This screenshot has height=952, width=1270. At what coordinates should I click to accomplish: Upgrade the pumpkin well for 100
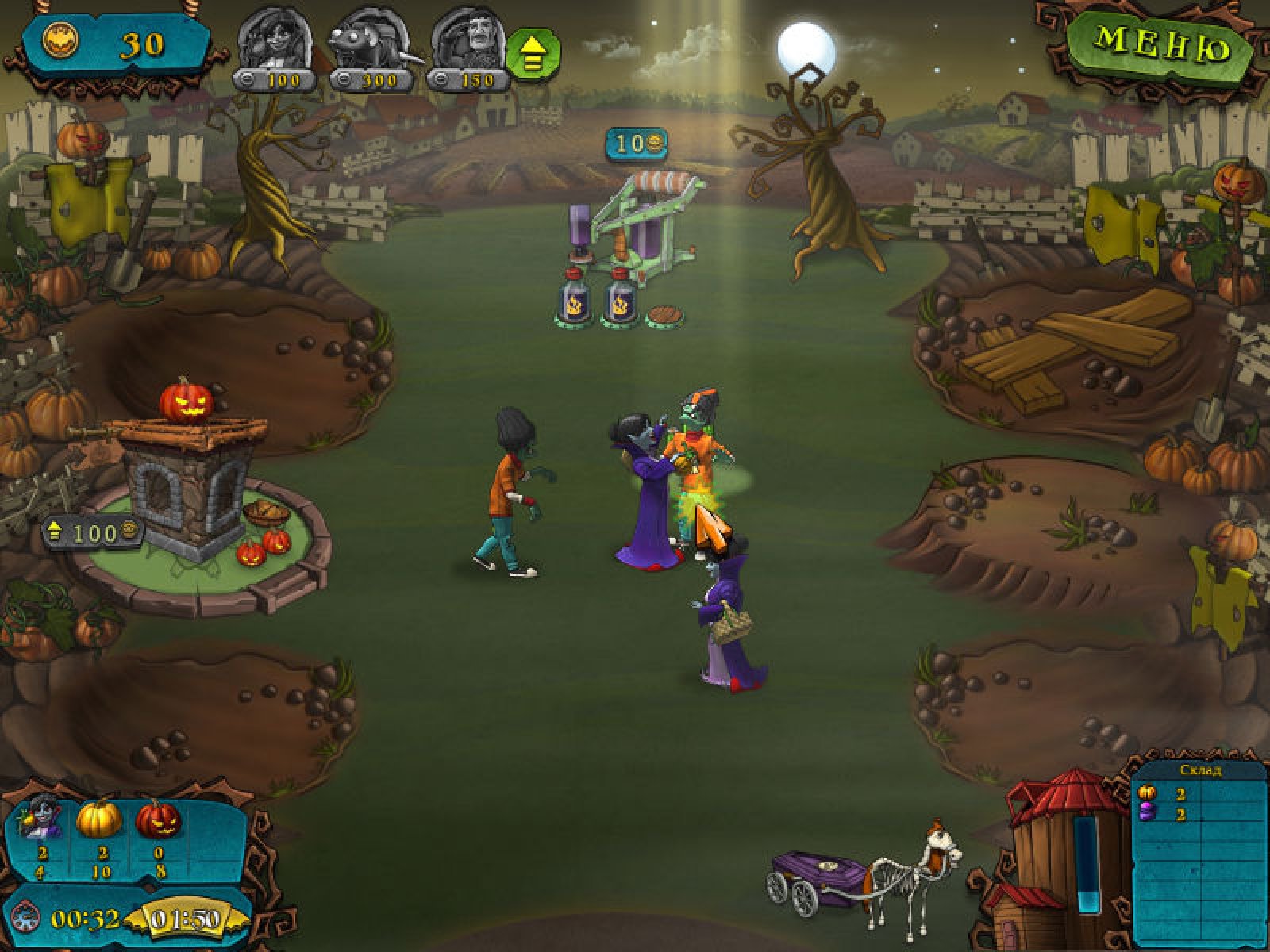click(x=94, y=533)
